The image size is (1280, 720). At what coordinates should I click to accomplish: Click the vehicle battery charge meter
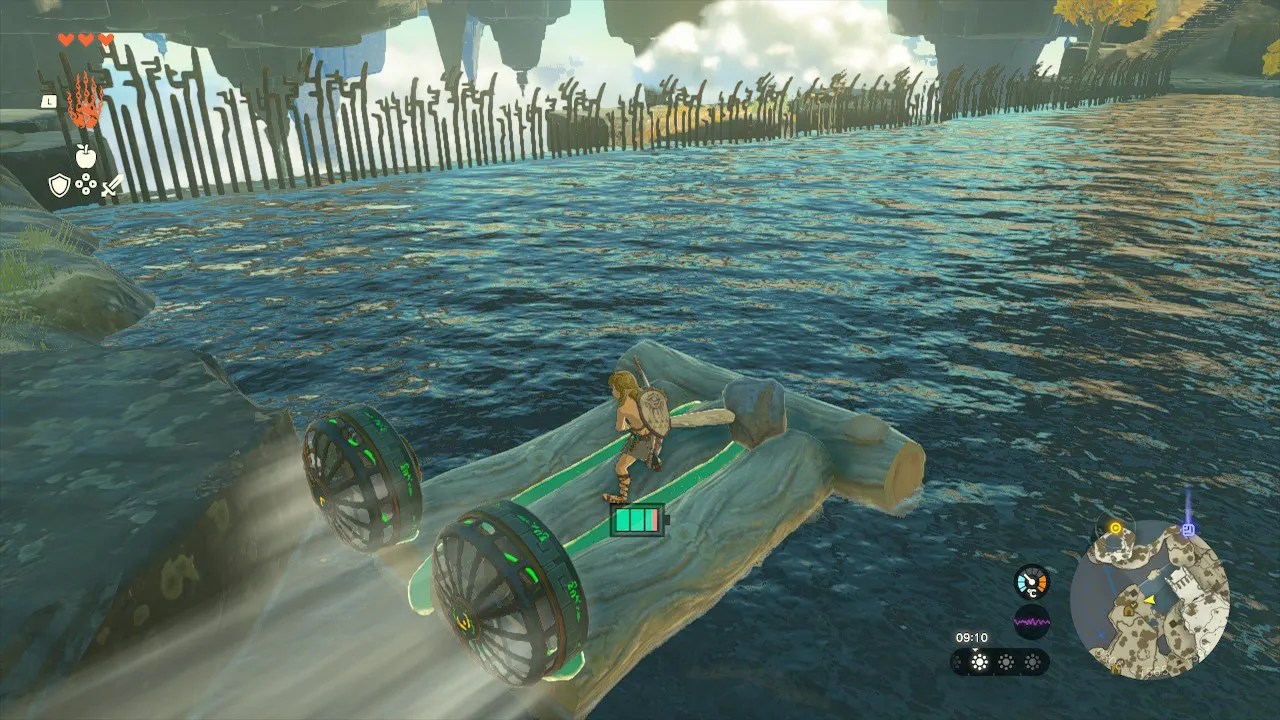636,518
